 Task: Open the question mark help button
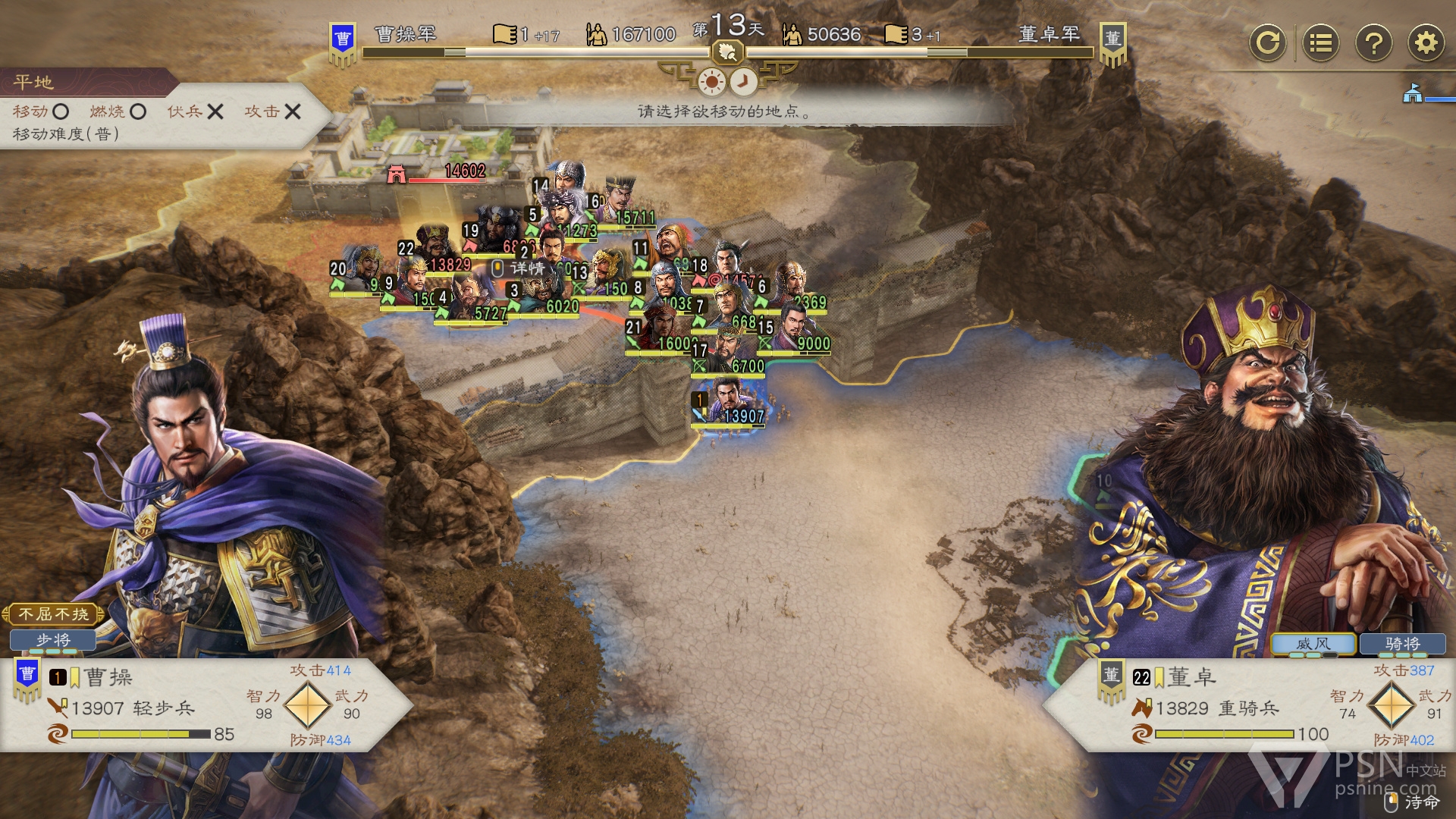pyautogui.click(x=1373, y=42)
